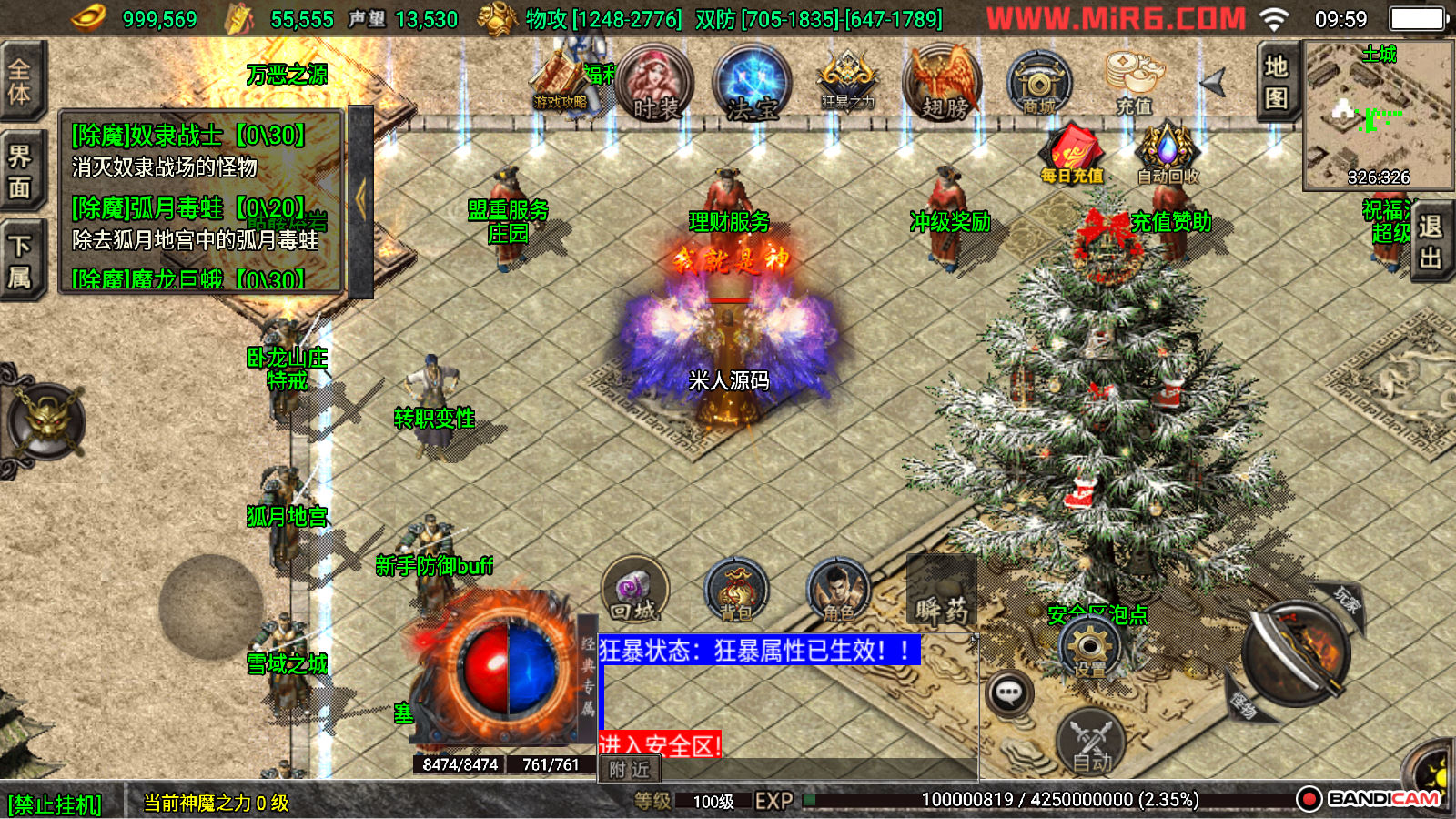Image resolution: width=1456 pixels, height=819 pixels.
Task: Activate the 狂暴之力 berserk power icon
Action: 848,82
